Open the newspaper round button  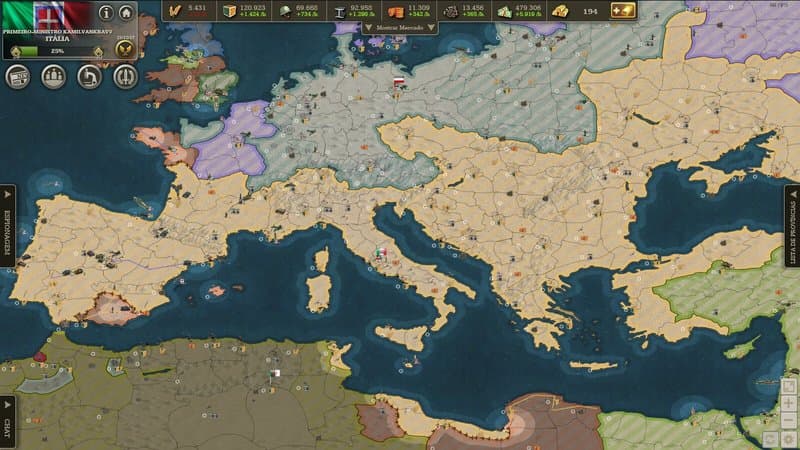tap(19, 76)
